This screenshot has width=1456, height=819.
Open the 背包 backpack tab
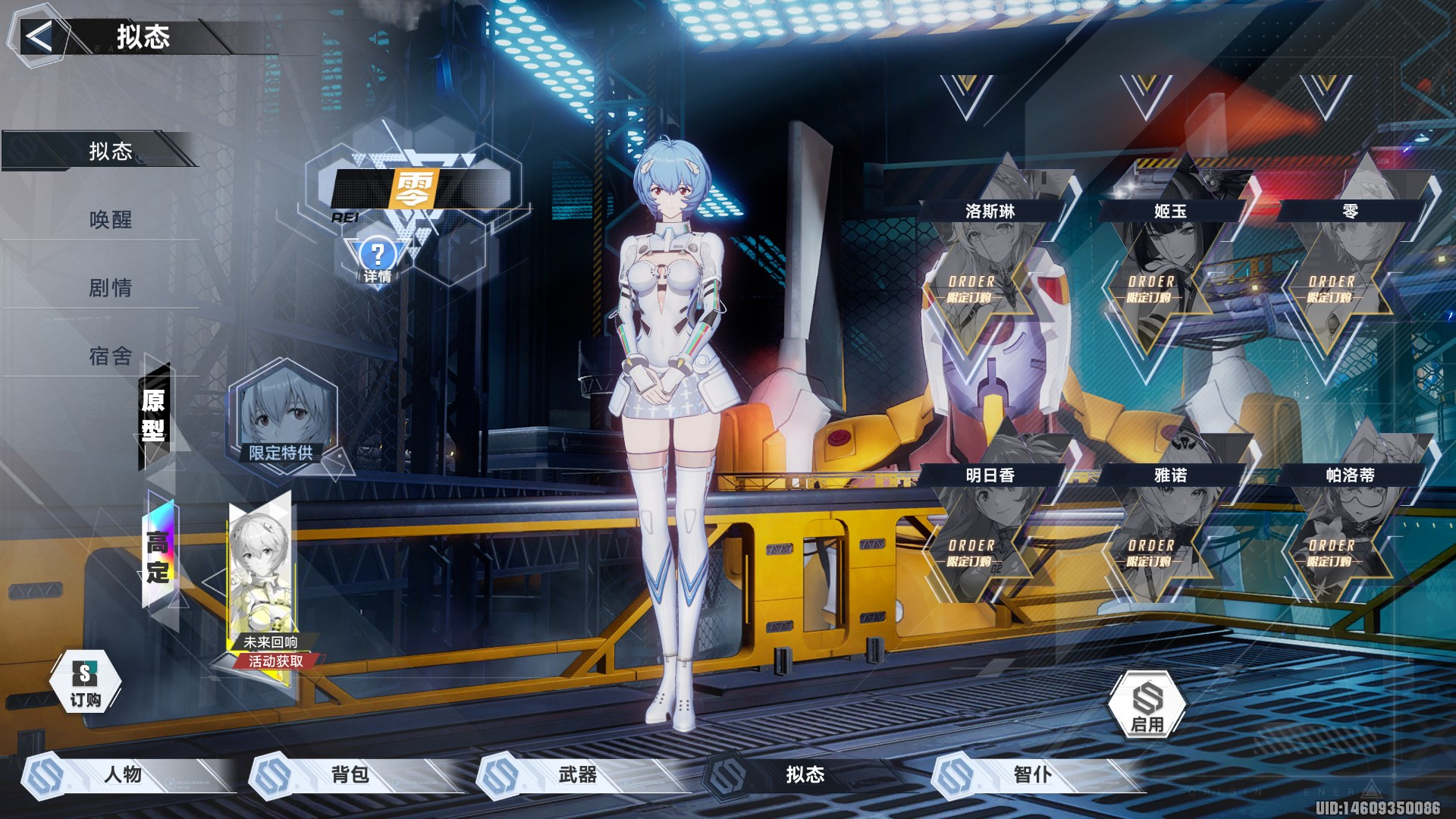350,775
